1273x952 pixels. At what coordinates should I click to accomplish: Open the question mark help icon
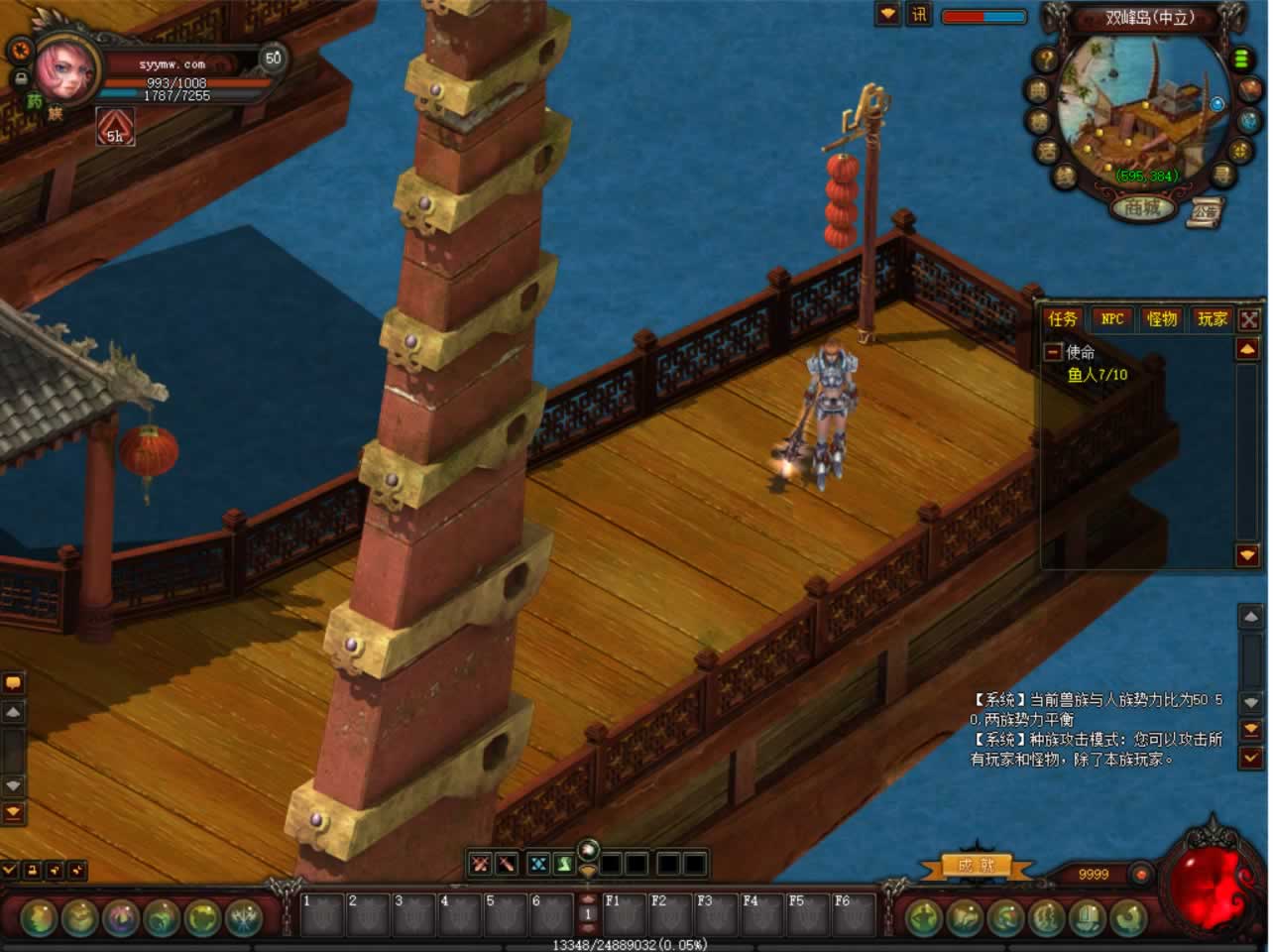pos(1046,59)
